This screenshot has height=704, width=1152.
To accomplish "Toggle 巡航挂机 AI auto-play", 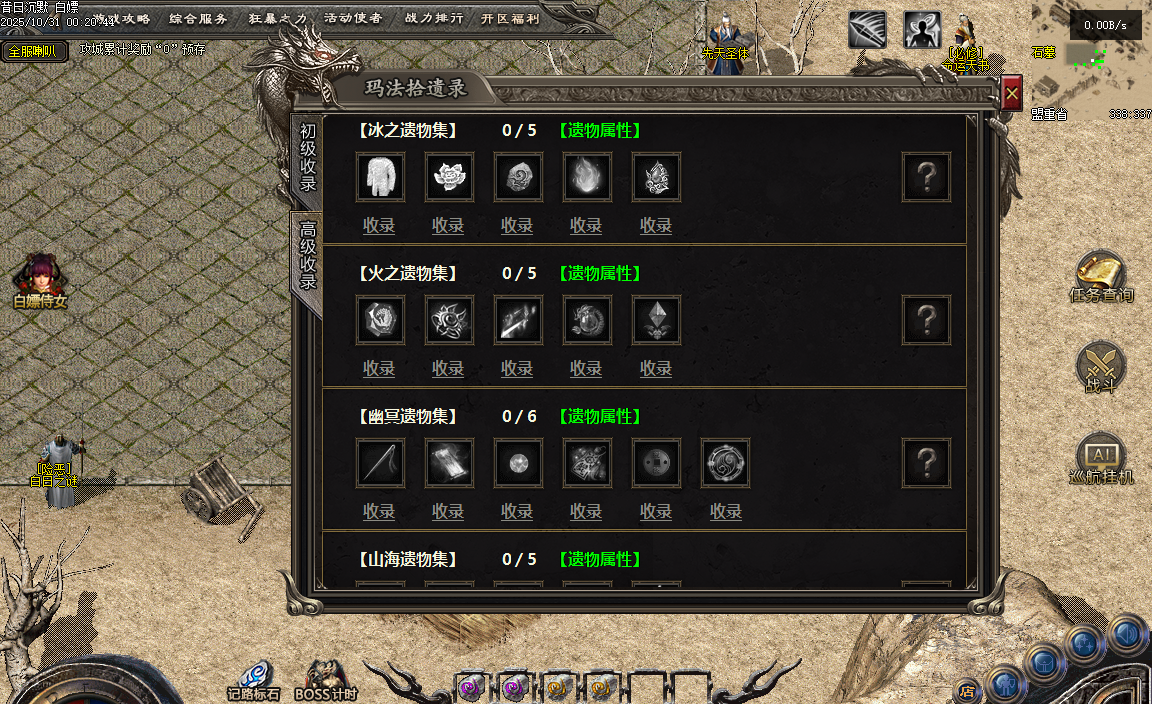I will (1101, 459).
